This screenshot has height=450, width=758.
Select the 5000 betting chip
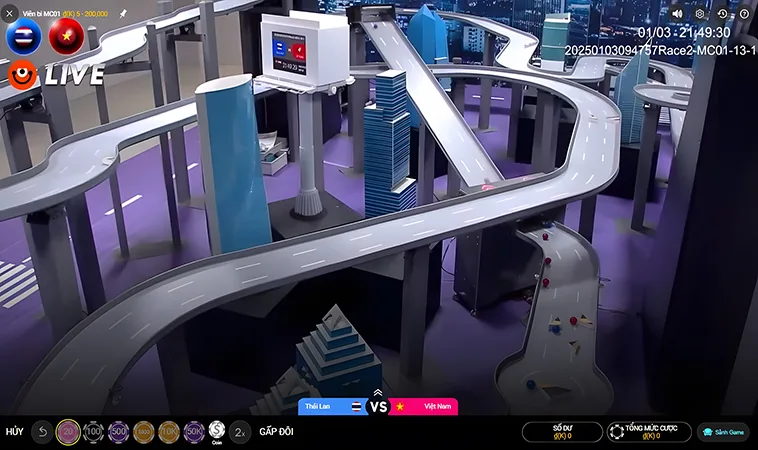[143, 432]
